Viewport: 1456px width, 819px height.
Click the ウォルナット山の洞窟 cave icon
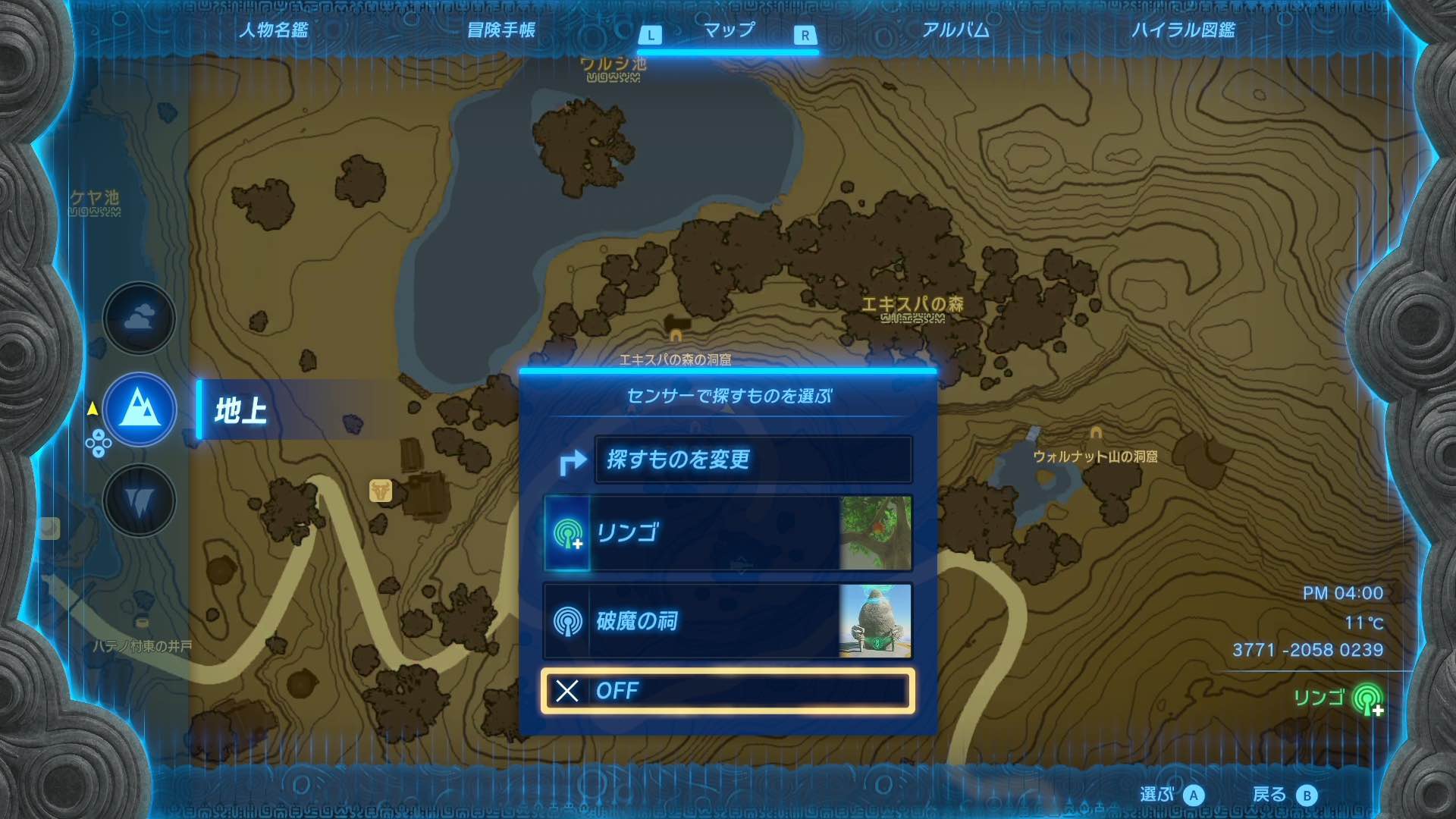1097,432
